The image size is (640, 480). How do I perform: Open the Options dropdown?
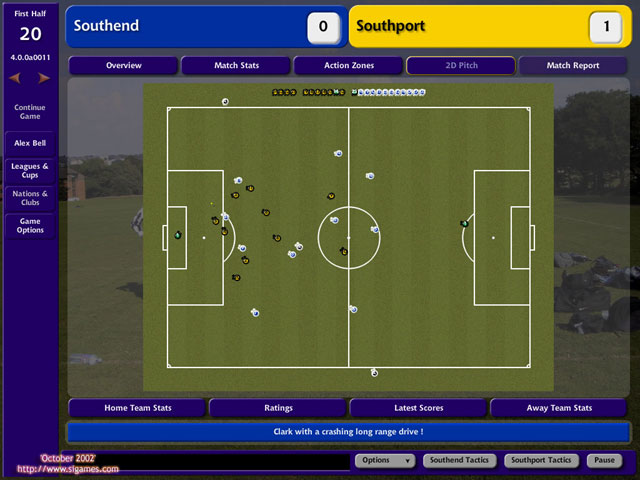coord(384,461)
